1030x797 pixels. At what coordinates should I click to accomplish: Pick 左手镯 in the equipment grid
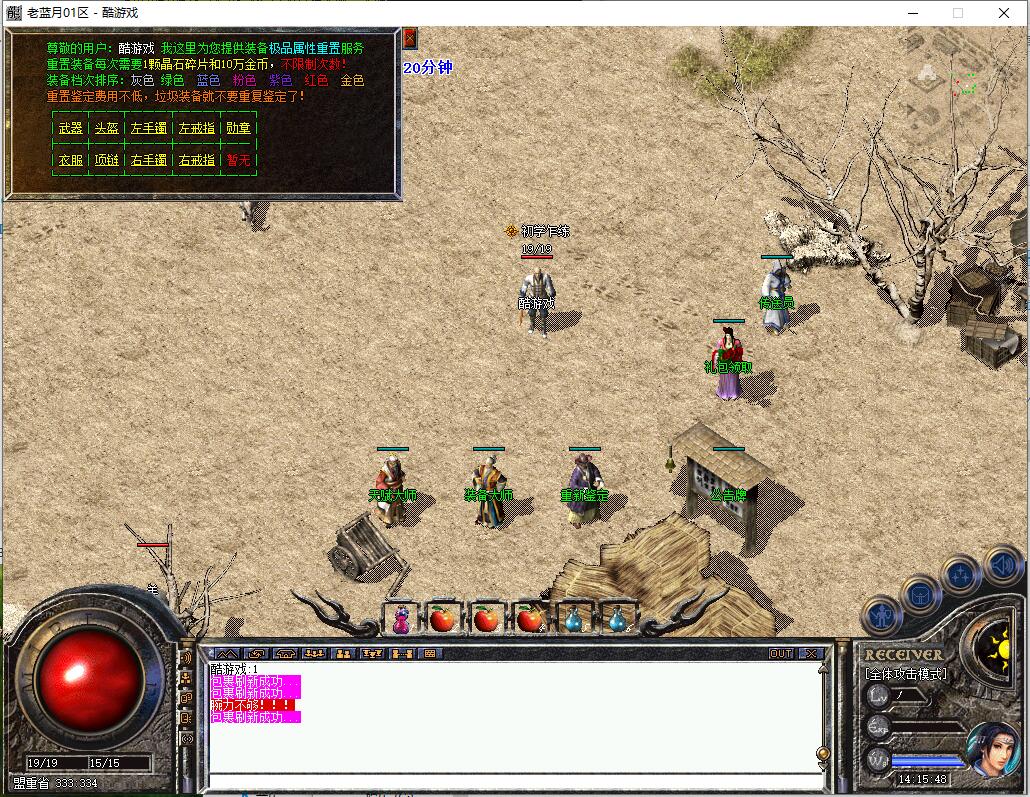(x=149, y=128)
